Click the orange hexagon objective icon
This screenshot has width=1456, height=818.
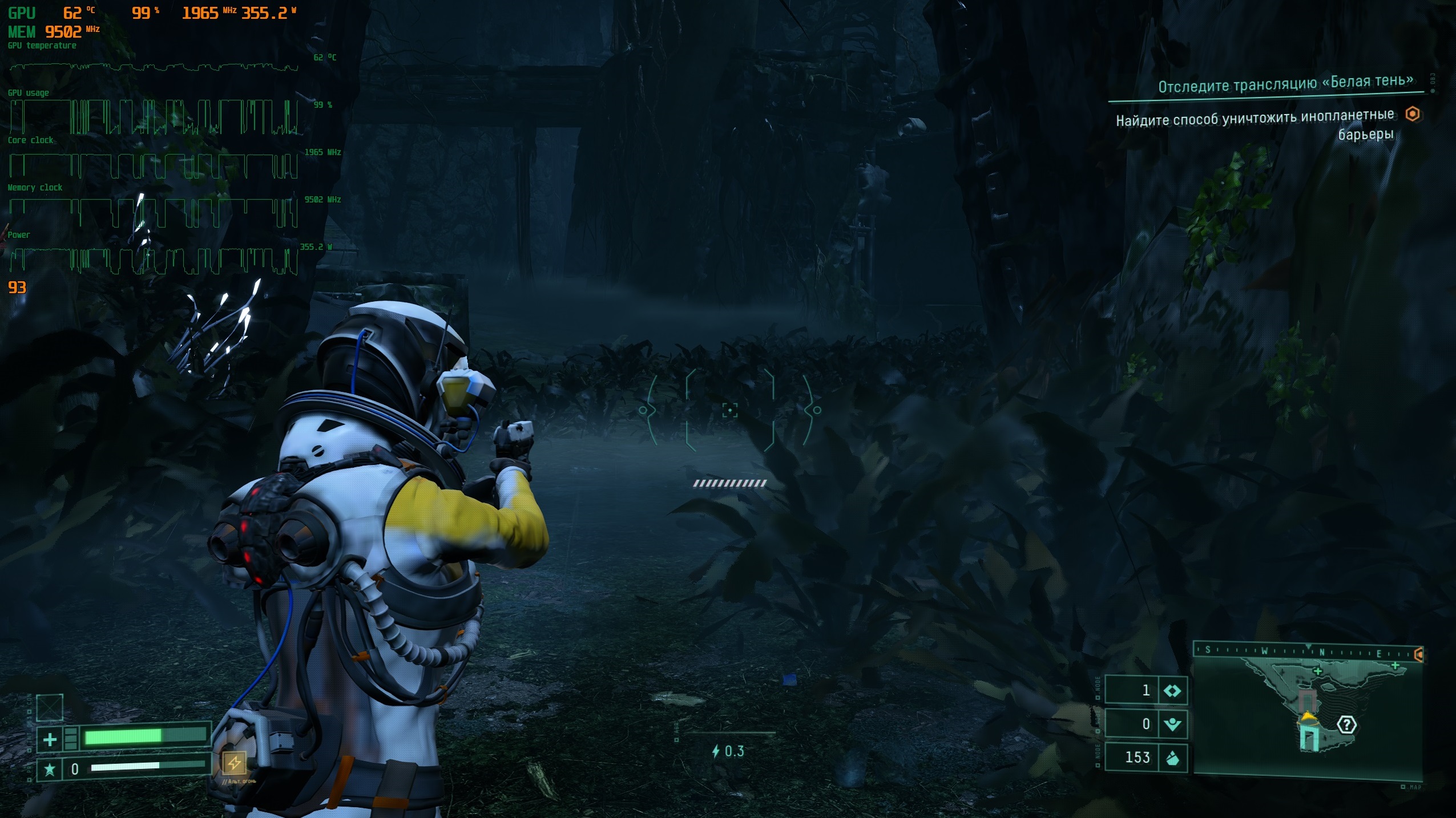[x=1413, y=114]
